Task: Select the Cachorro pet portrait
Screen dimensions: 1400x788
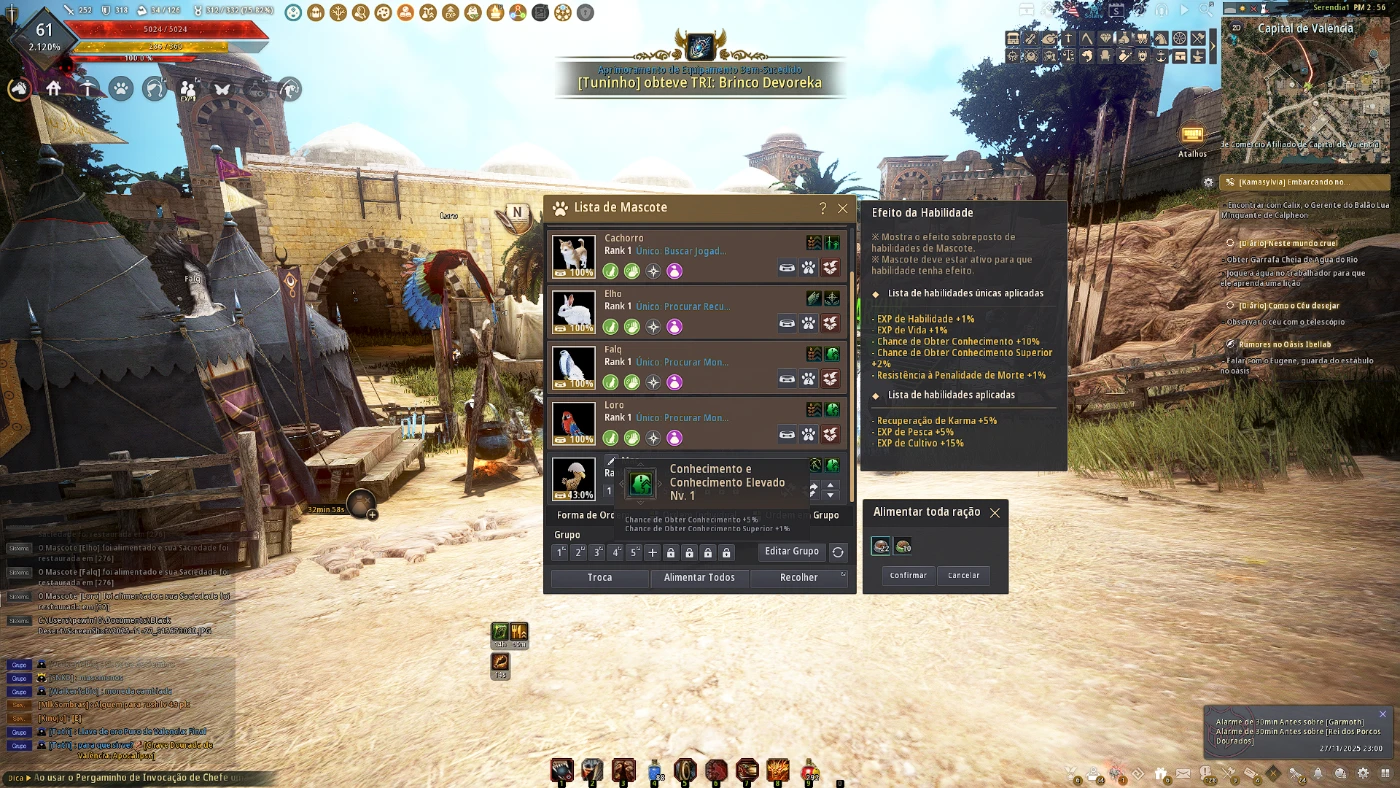Action: (574, 256)
